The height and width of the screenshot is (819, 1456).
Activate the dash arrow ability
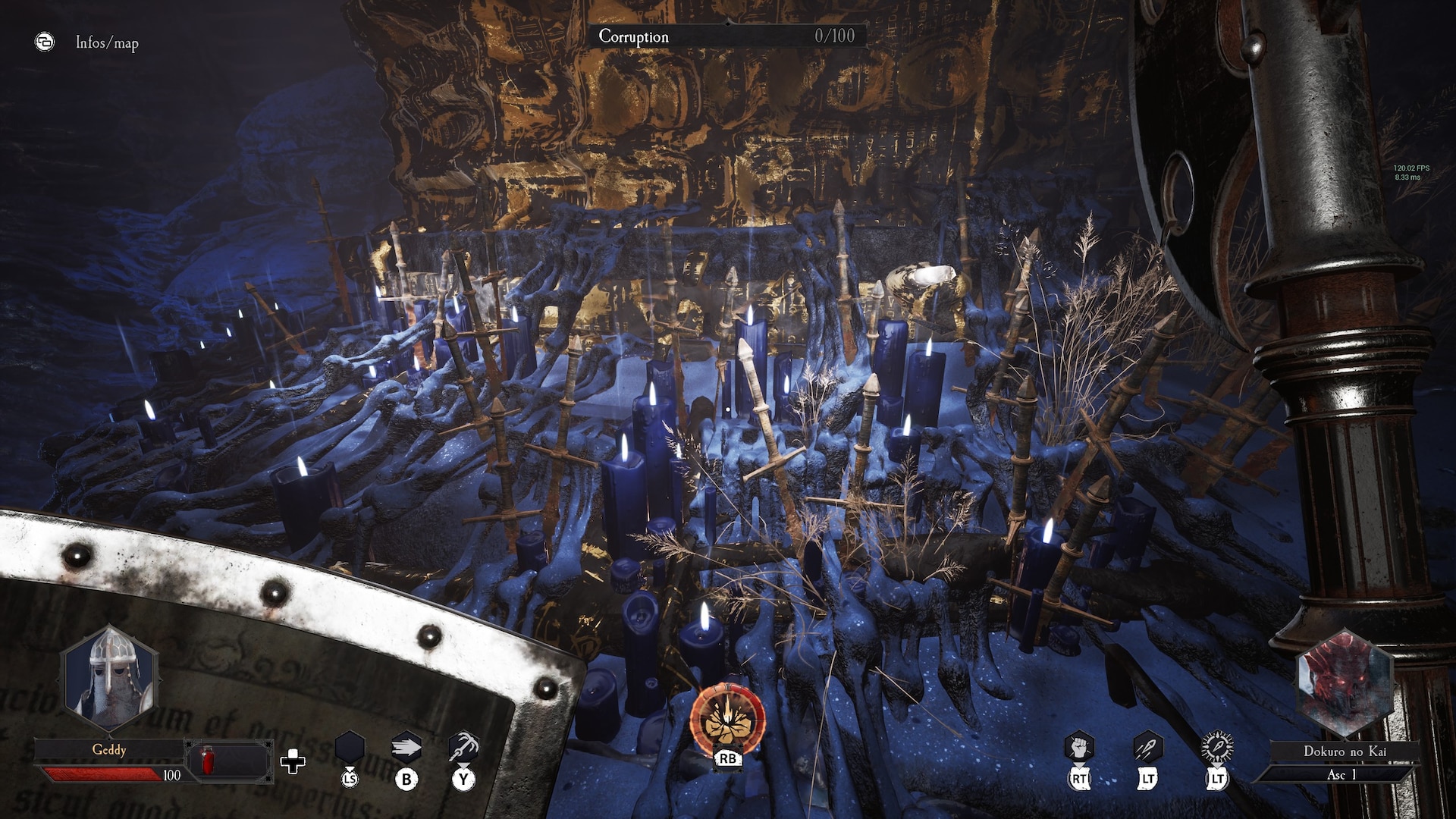406,748
